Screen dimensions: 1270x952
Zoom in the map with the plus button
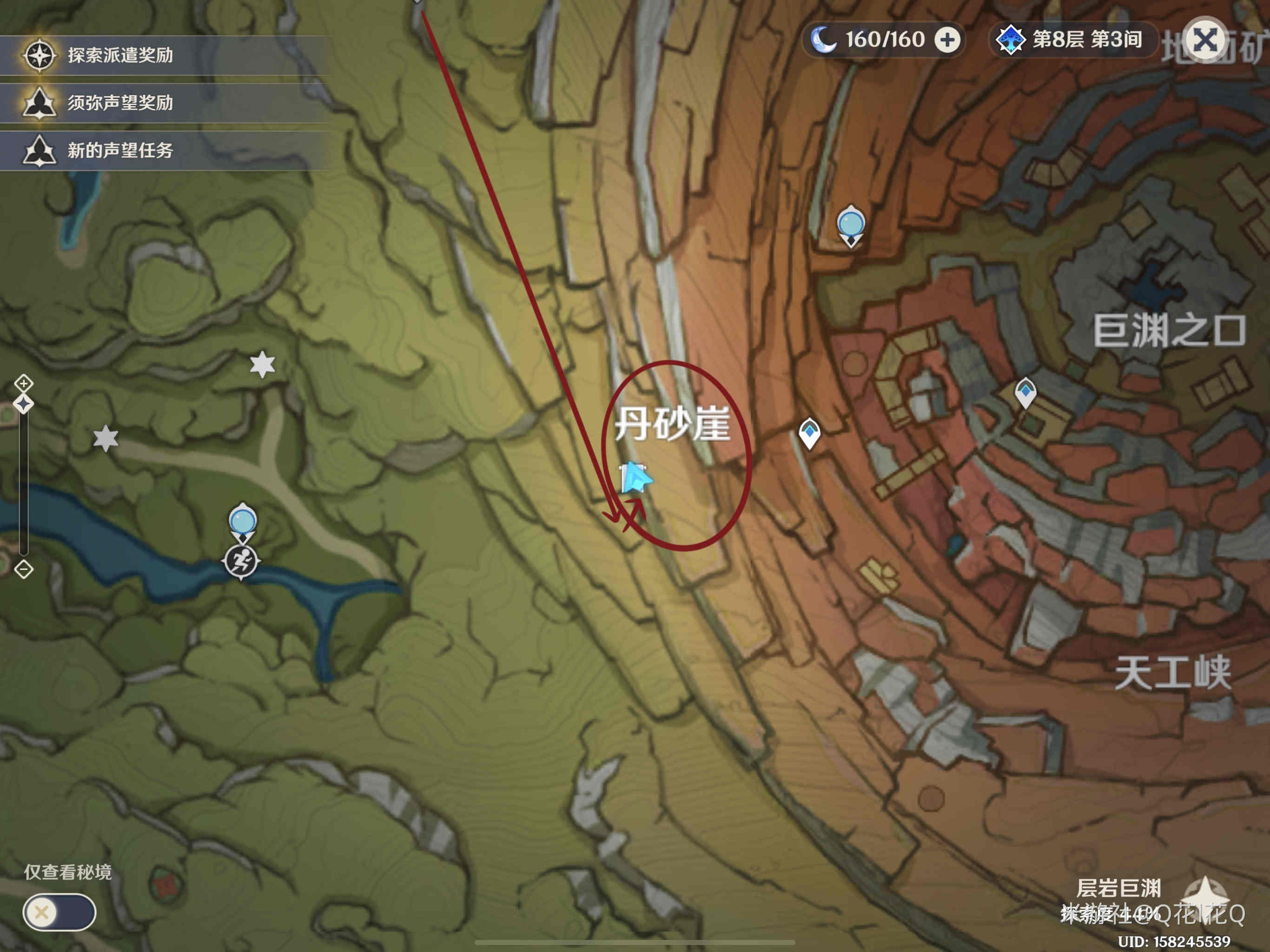[x=24, y=383]
